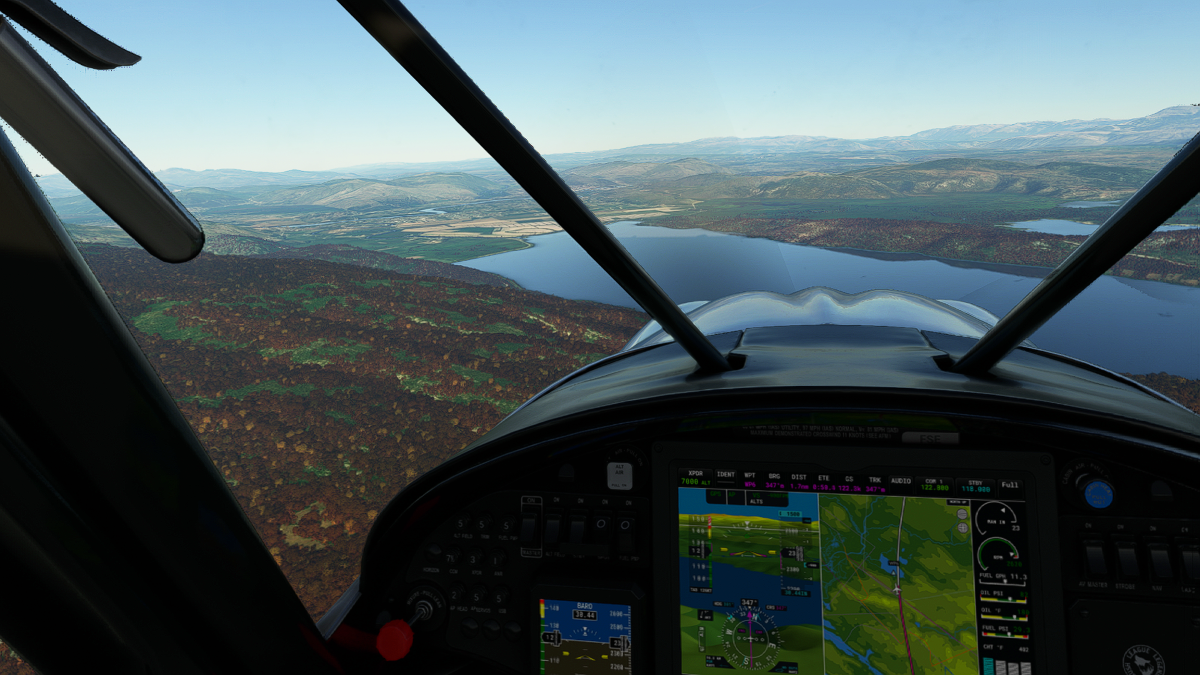Screen dimensions: 1200x675
Task: Select the COM 1 active frequency field
Action: 935,484
